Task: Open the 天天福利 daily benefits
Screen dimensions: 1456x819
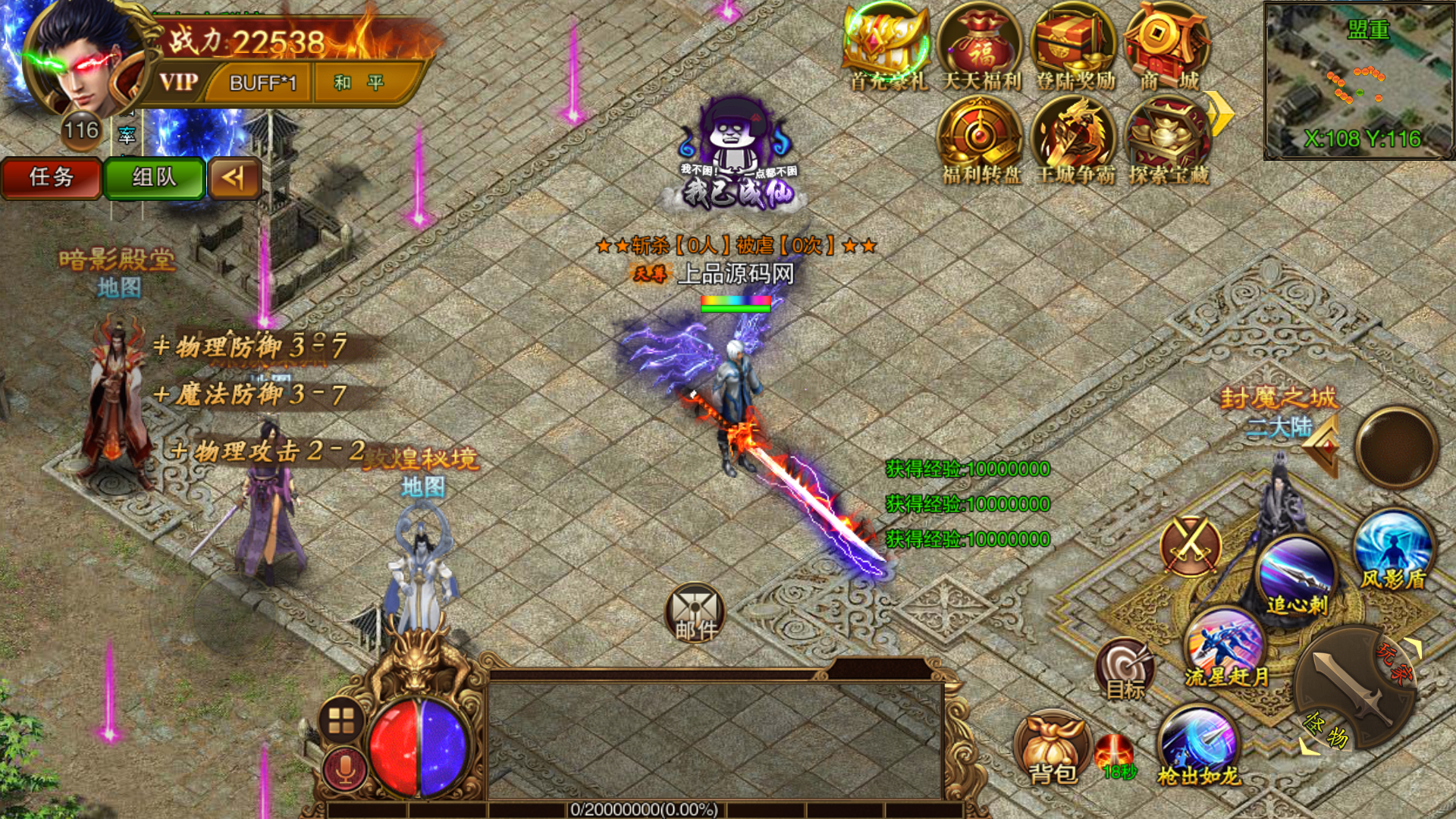Action: (981, 47)
